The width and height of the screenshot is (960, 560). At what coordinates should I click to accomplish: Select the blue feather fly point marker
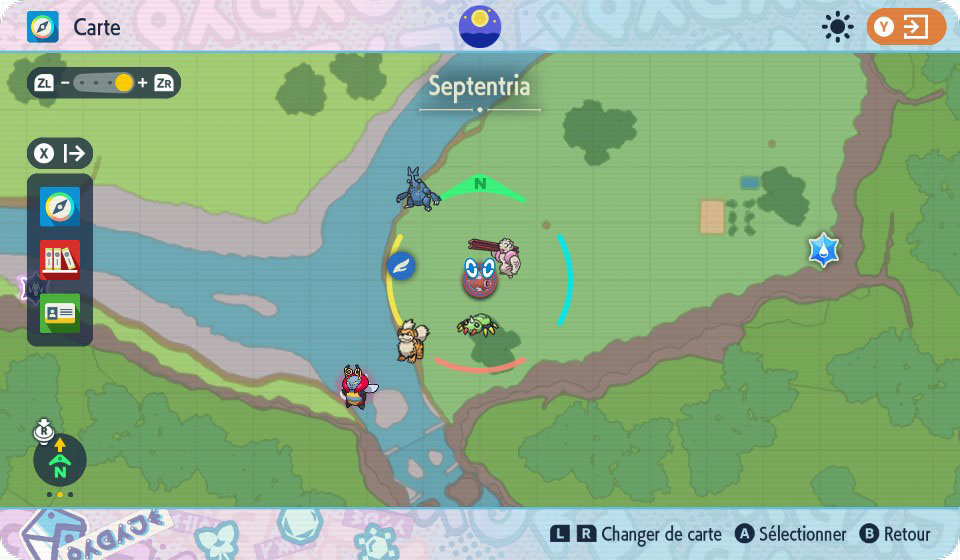tap(401, 266)
